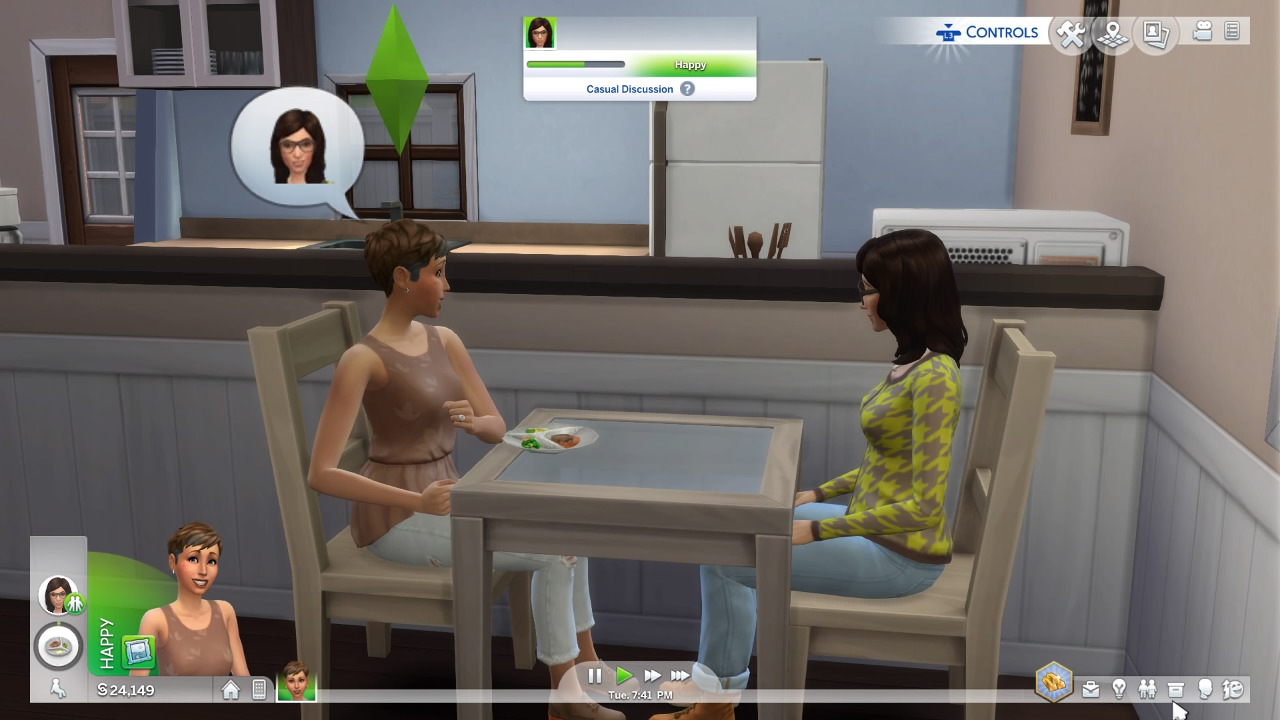The width and height of the screenshot is (1280, 720).
Task: Set game speed to normal play
Action: pos(624,676)
